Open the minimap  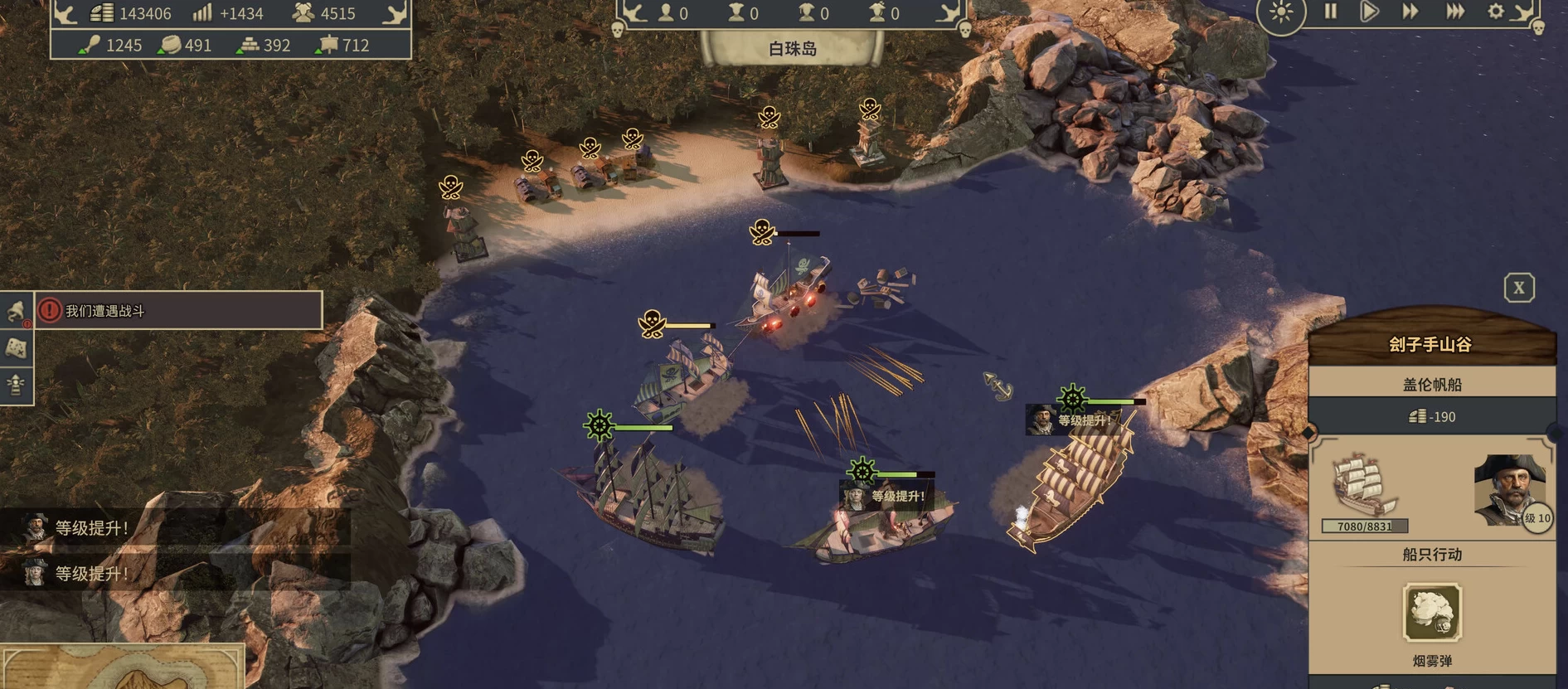pos(123,667)
